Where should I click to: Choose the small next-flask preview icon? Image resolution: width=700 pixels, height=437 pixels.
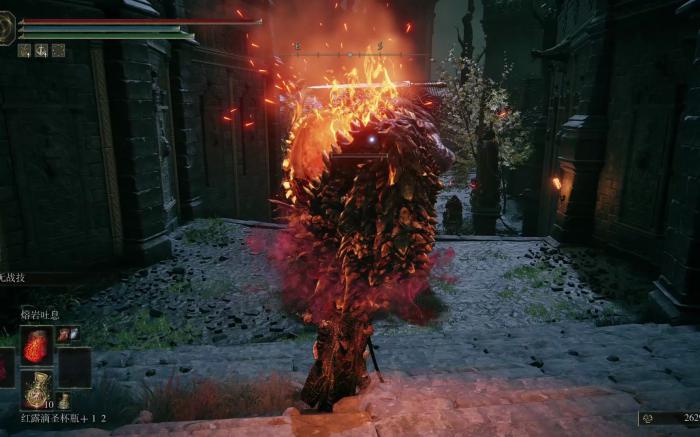(64, 401)
